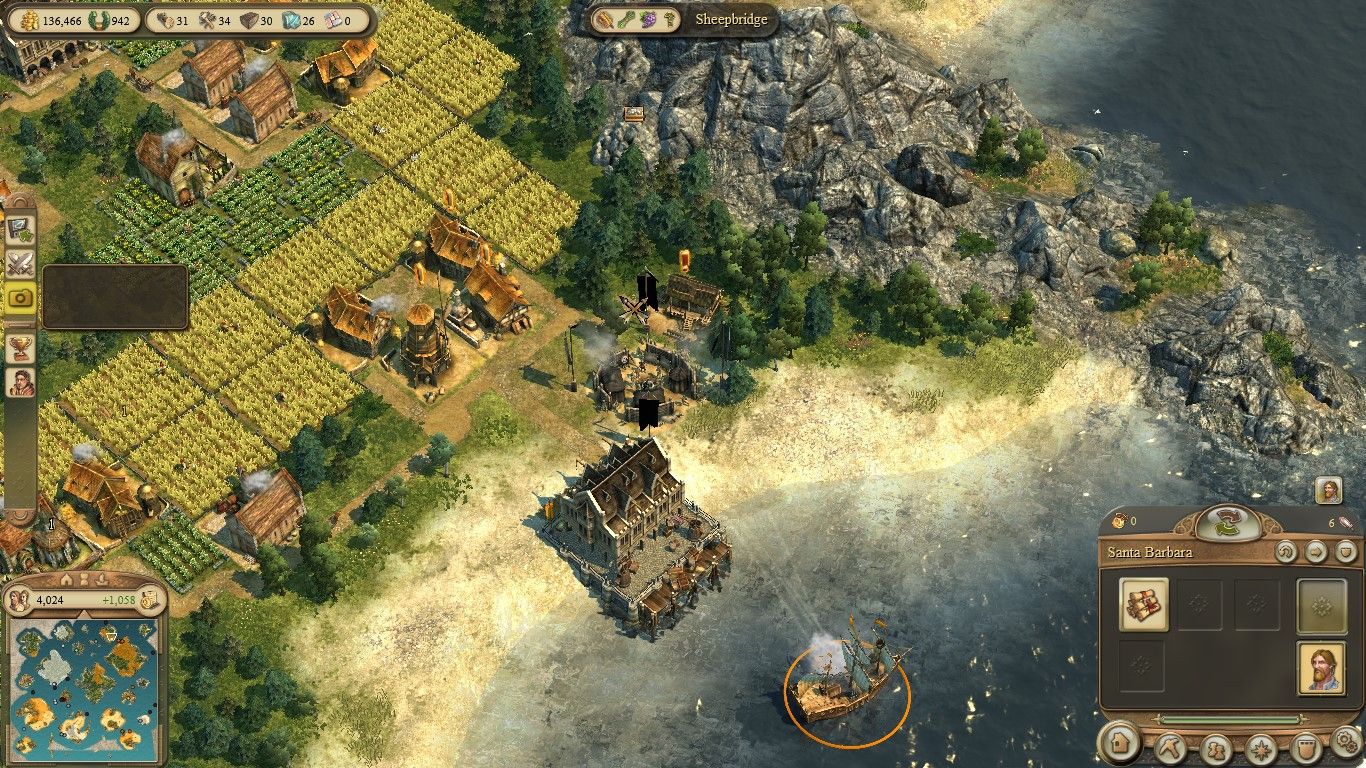Click the character portrait in left sidebar

point(20,382)
